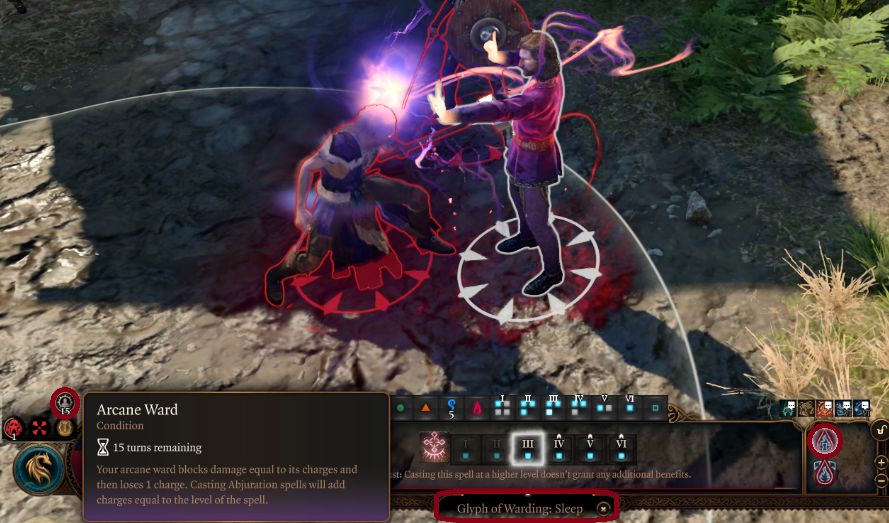Toggle the hotbar lock button
889x523 pixels.
[880, 431]
